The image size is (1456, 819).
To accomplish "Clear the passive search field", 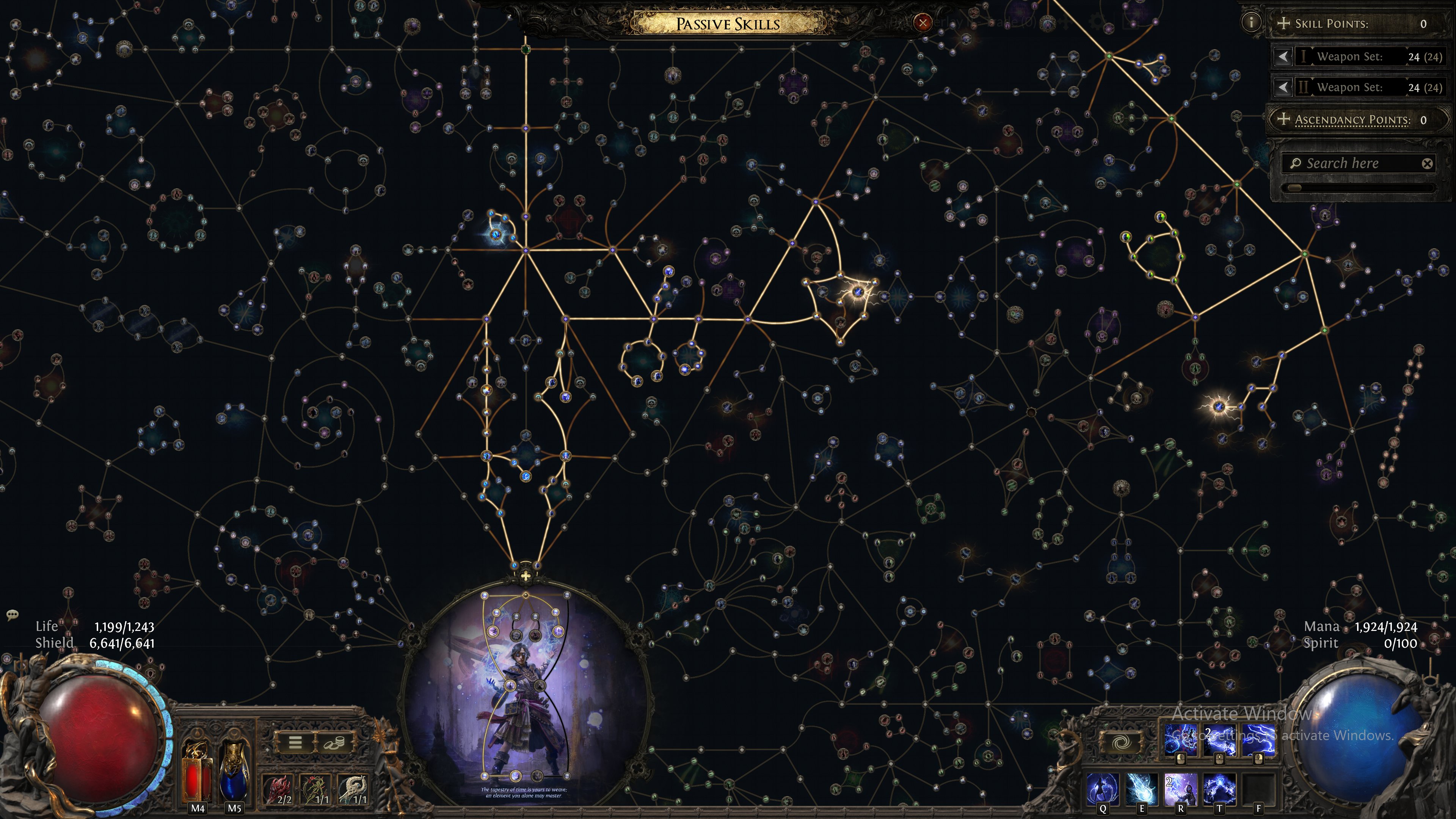I will click(x=1427, y=164).
